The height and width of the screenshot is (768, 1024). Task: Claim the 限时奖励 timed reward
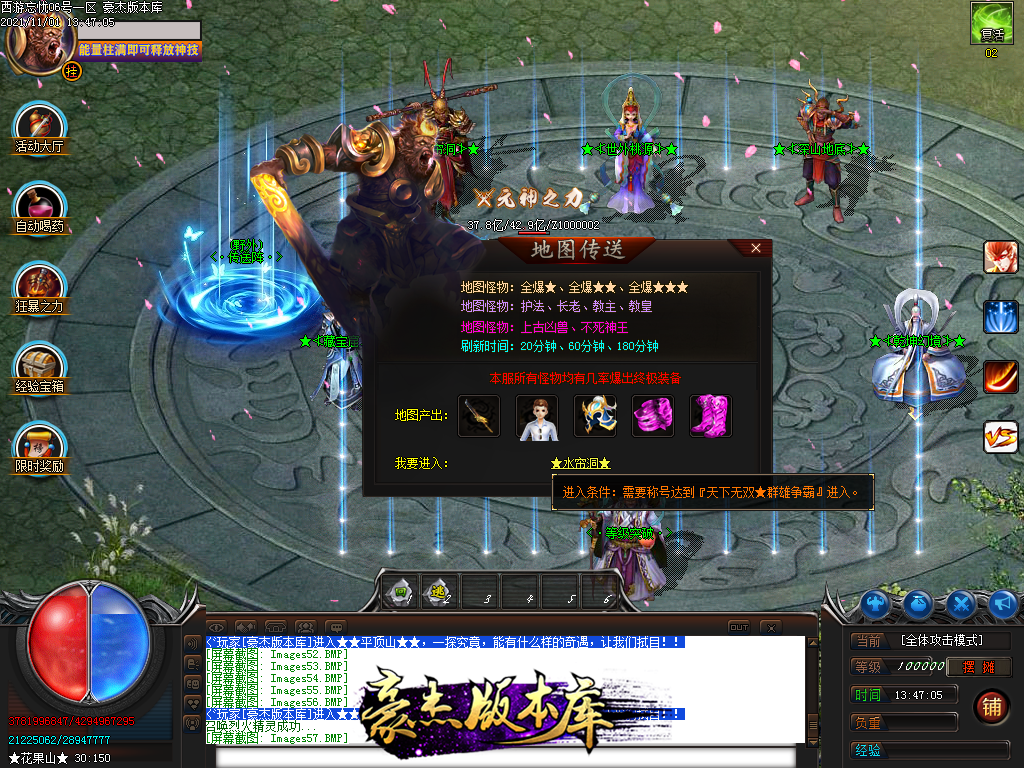39,445
